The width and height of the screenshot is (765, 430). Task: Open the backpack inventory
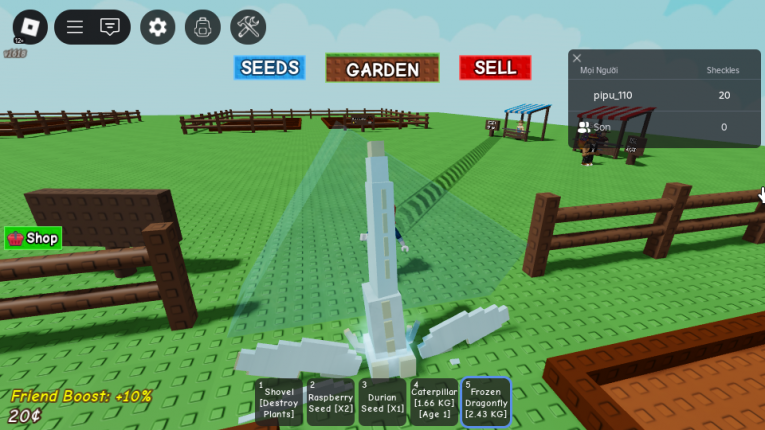coord(203,27)
